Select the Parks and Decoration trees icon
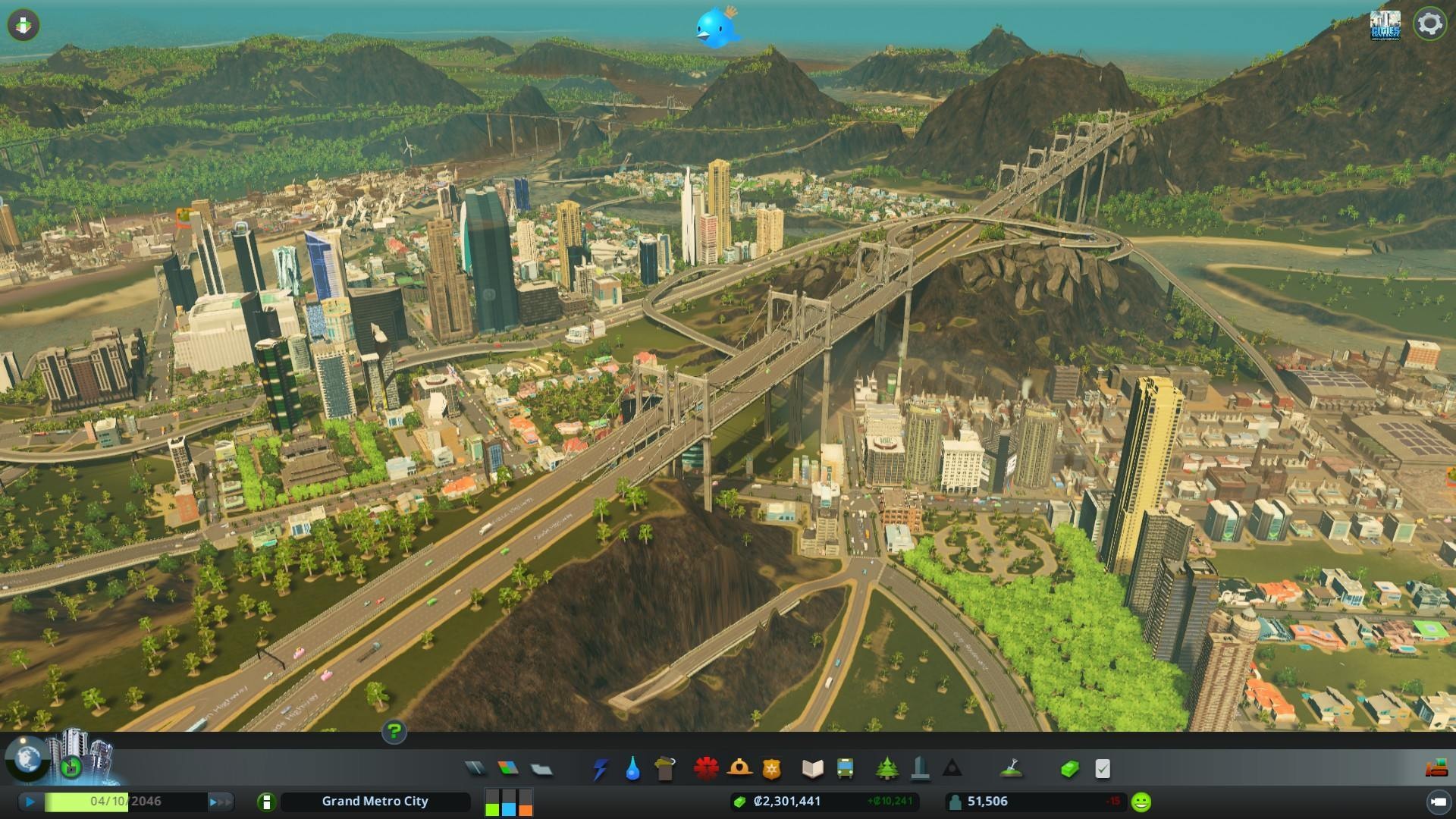Viewport: 1456px width, 819px height. (x=886, y=769)
